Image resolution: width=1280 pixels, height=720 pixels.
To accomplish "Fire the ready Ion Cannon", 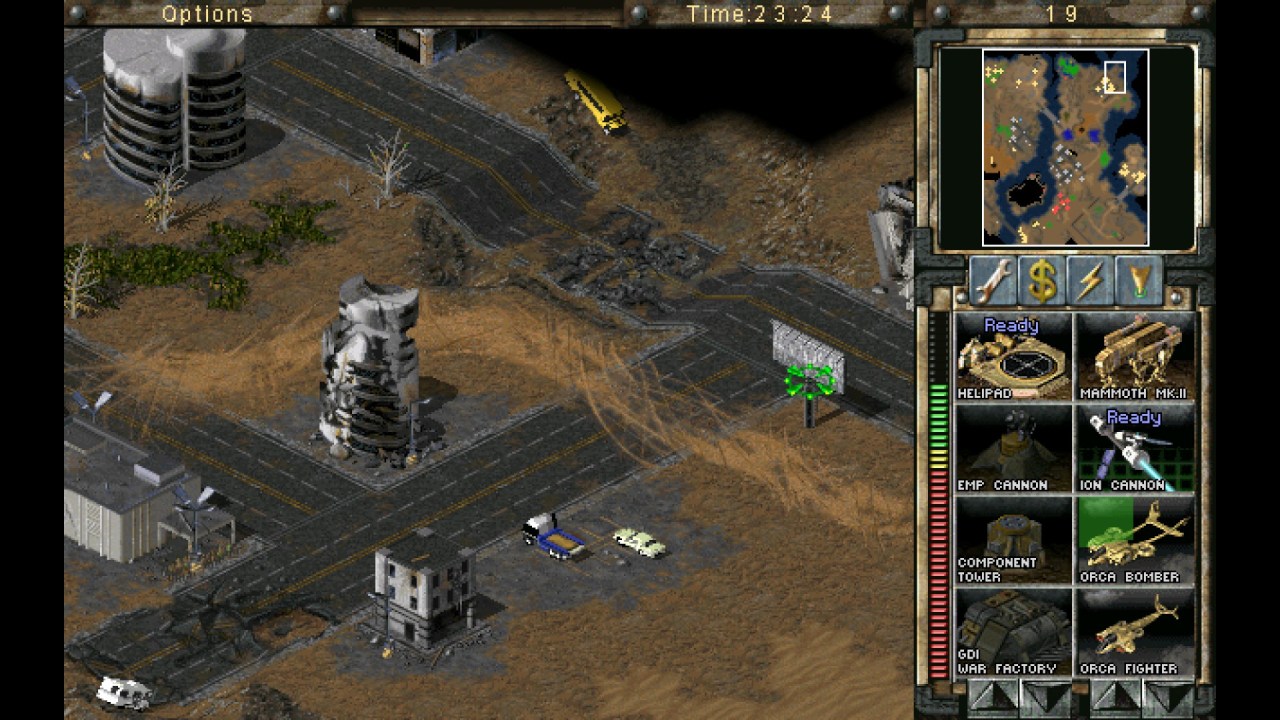I will [x=1135, y=449].
